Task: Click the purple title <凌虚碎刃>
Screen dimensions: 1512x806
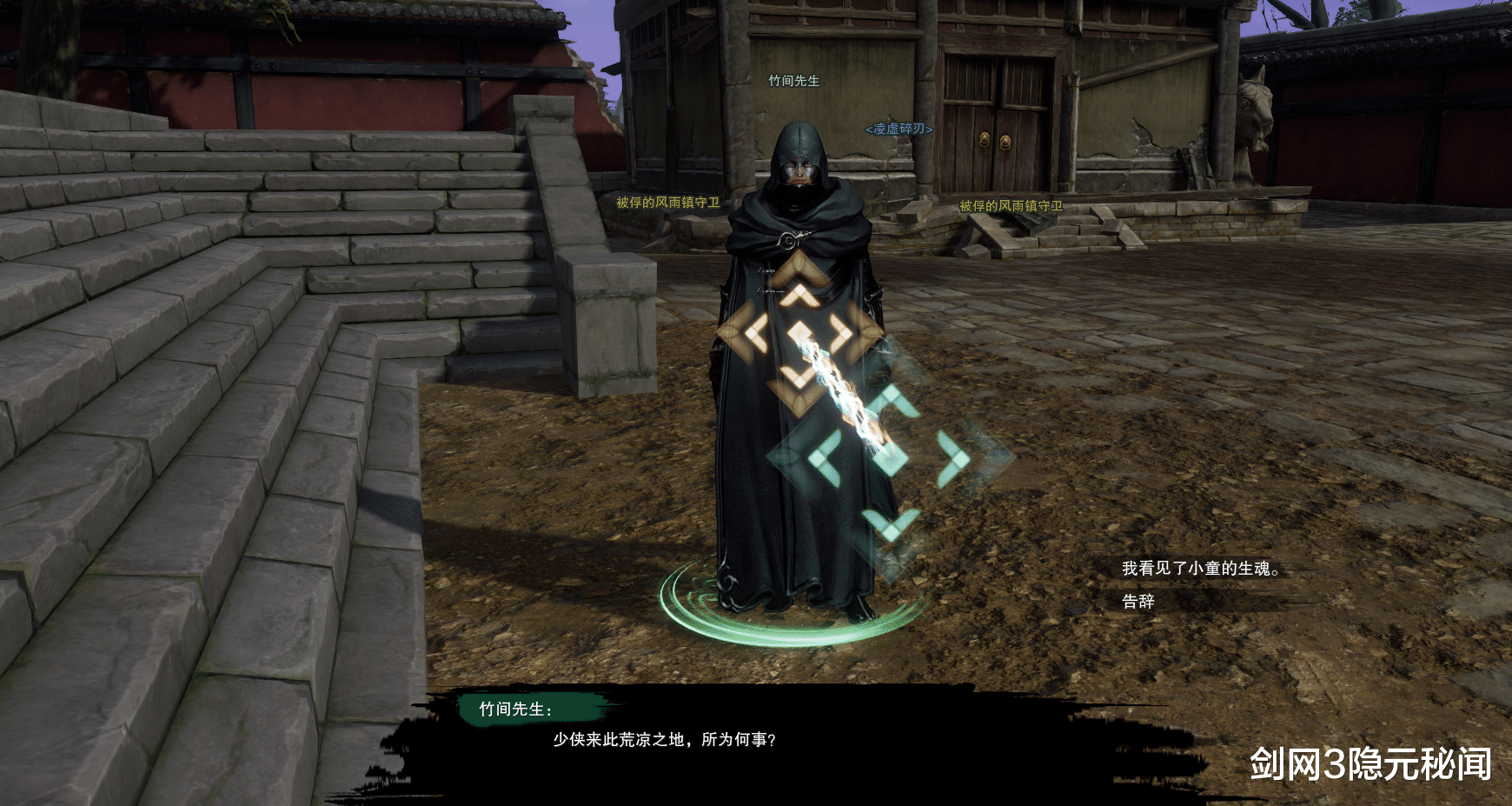Action: pyautogui.click(x=898, y=127)
